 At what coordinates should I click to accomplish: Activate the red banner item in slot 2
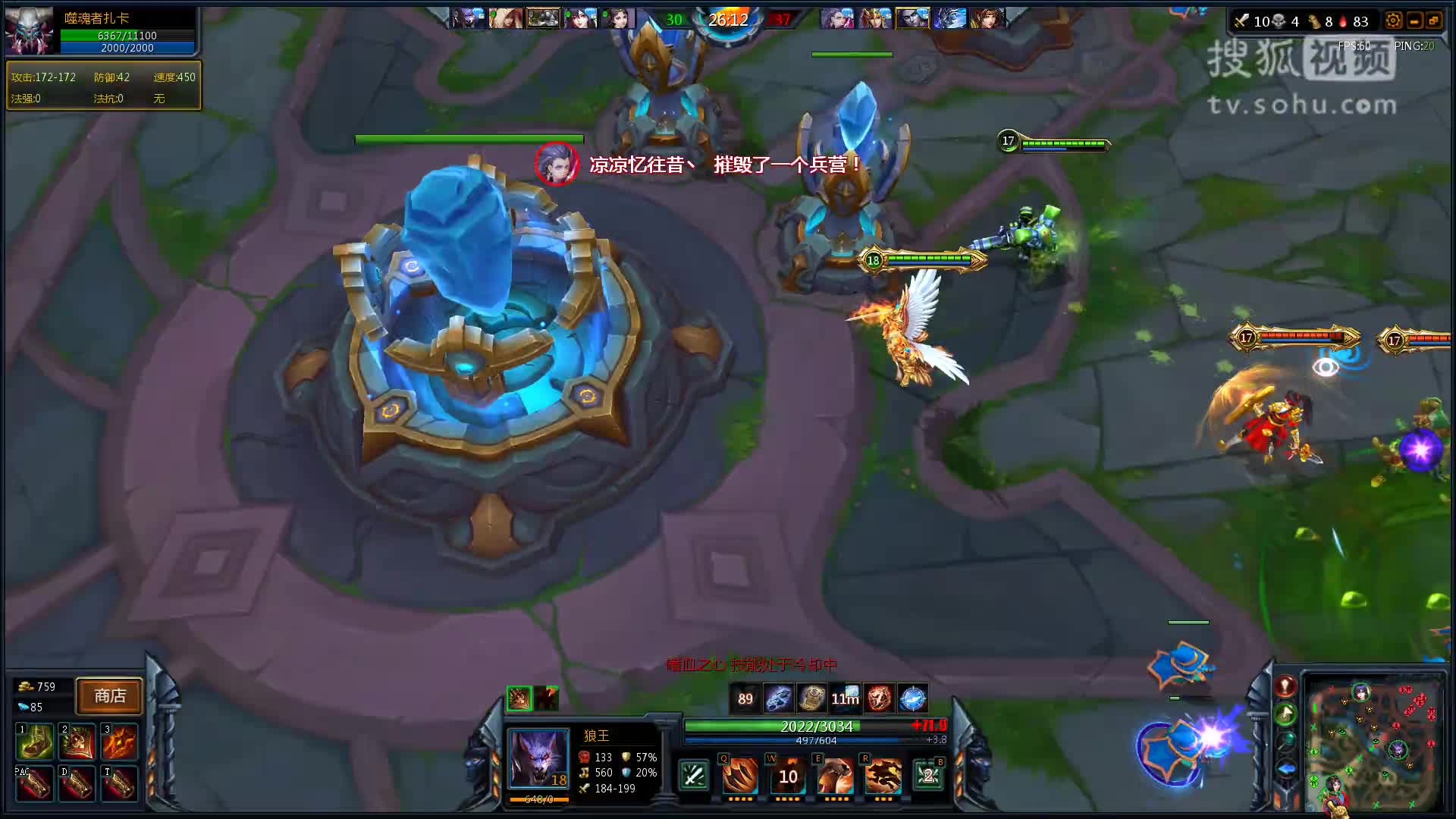[x=77, y=741]
